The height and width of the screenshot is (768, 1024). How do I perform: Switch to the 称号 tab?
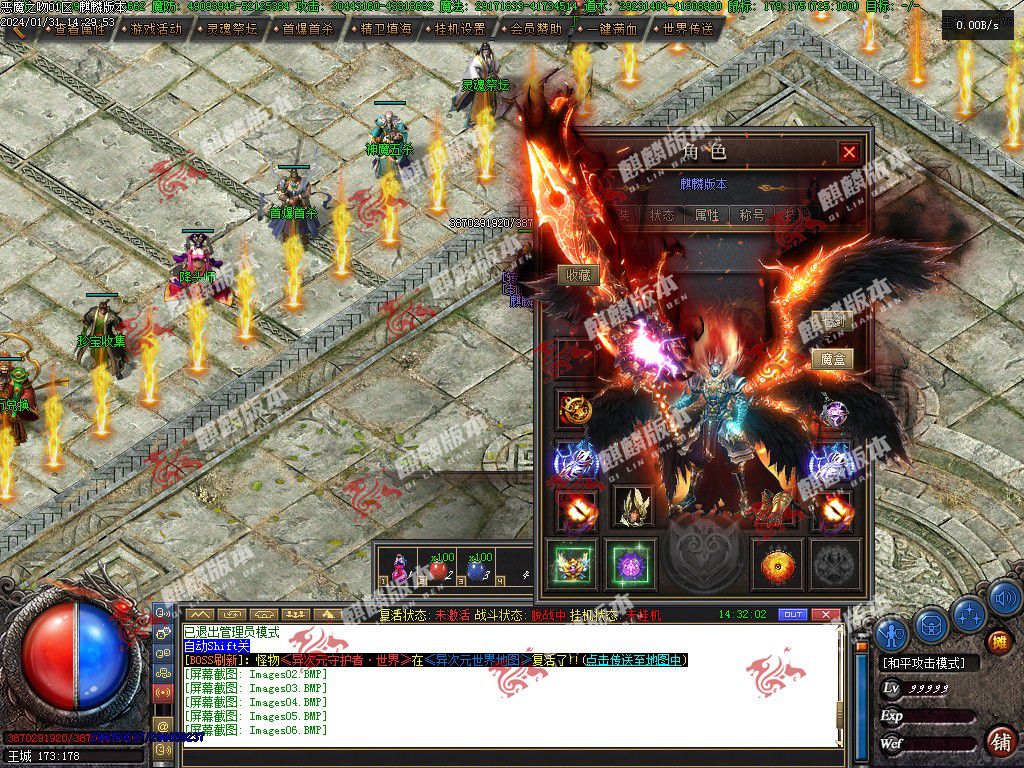pos(752,215)
